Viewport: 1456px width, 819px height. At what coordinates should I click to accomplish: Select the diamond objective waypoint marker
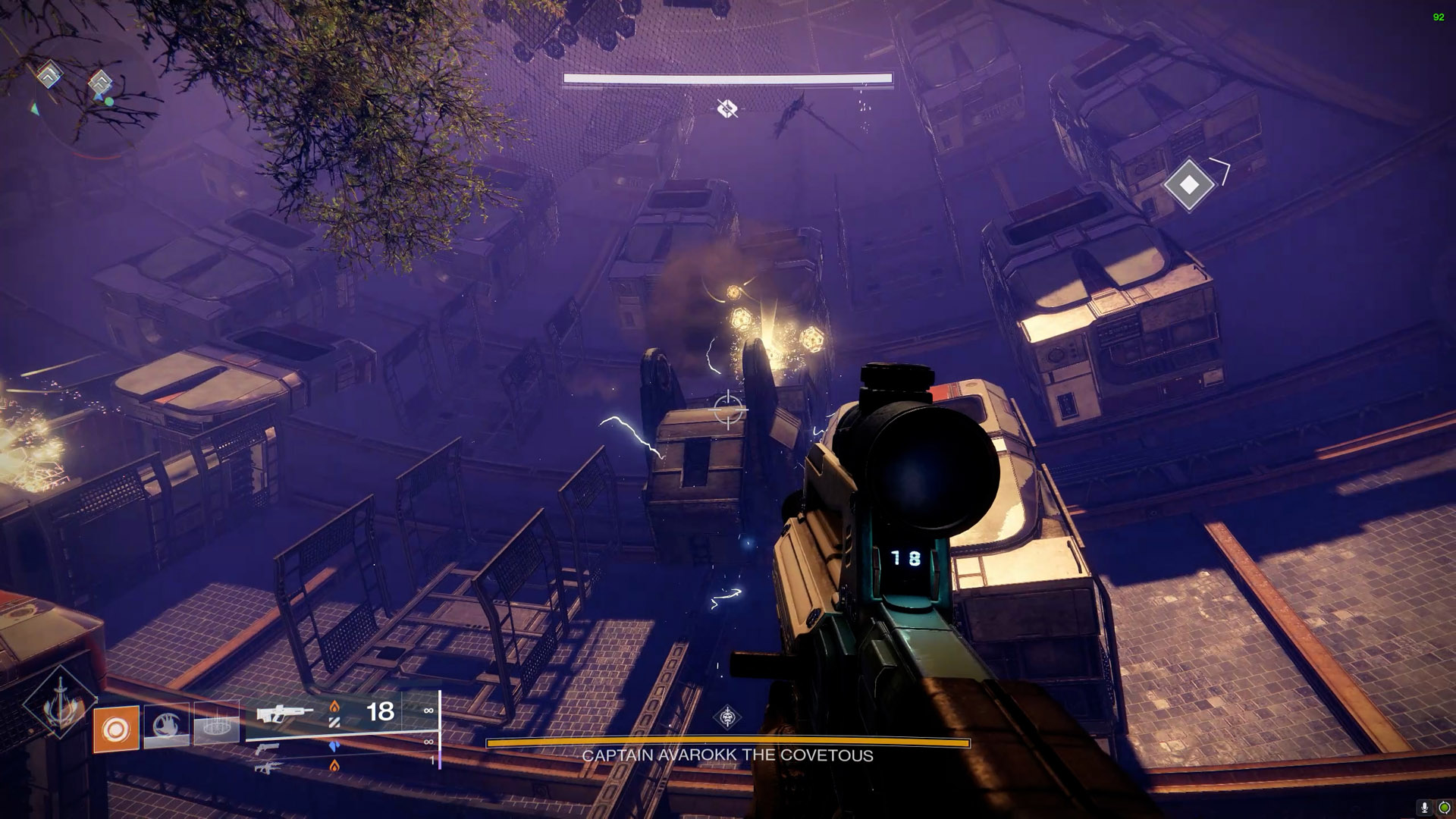(x=1188, y=184)
